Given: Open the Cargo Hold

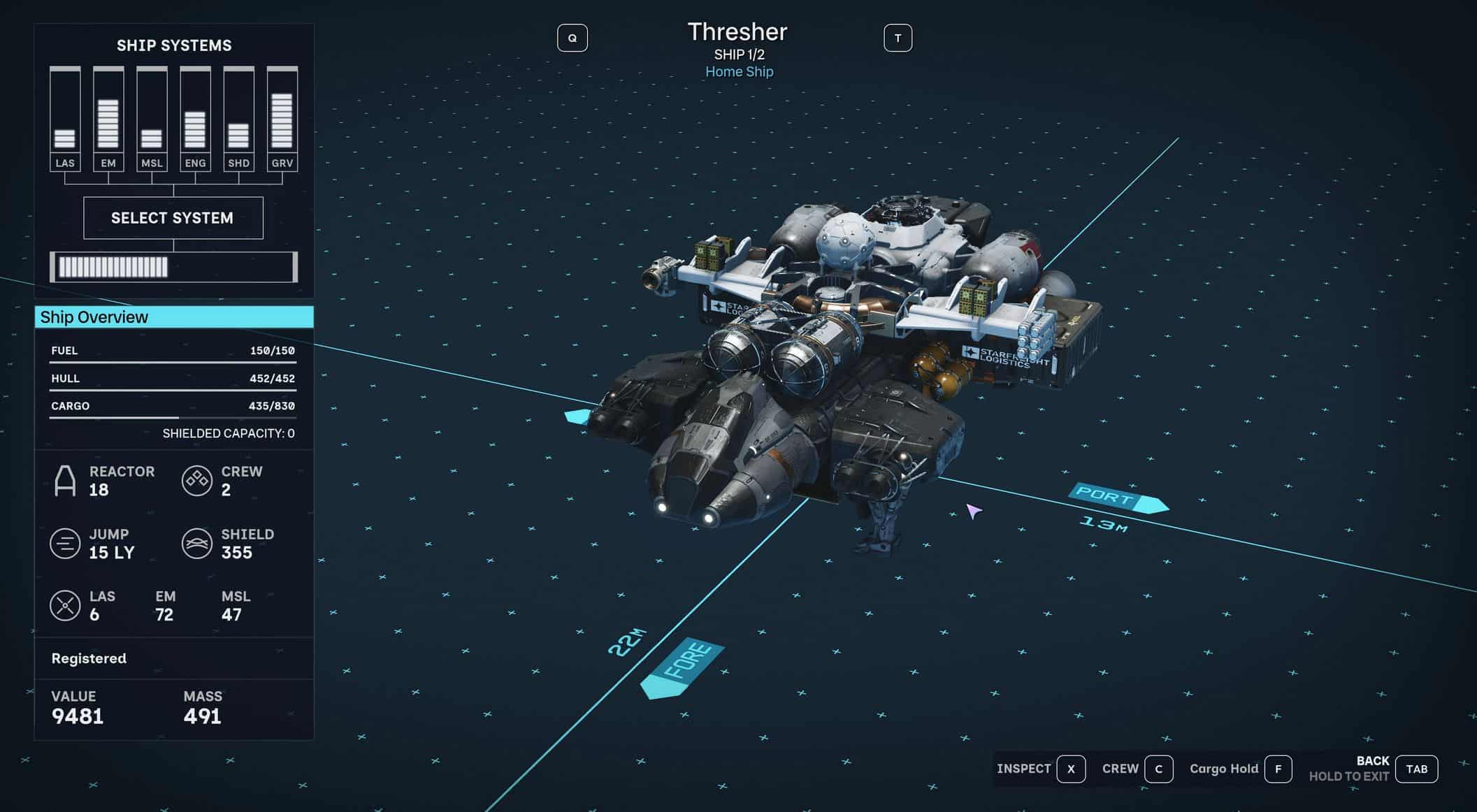Looking at the screenshot, I should tap(1278, 769).
